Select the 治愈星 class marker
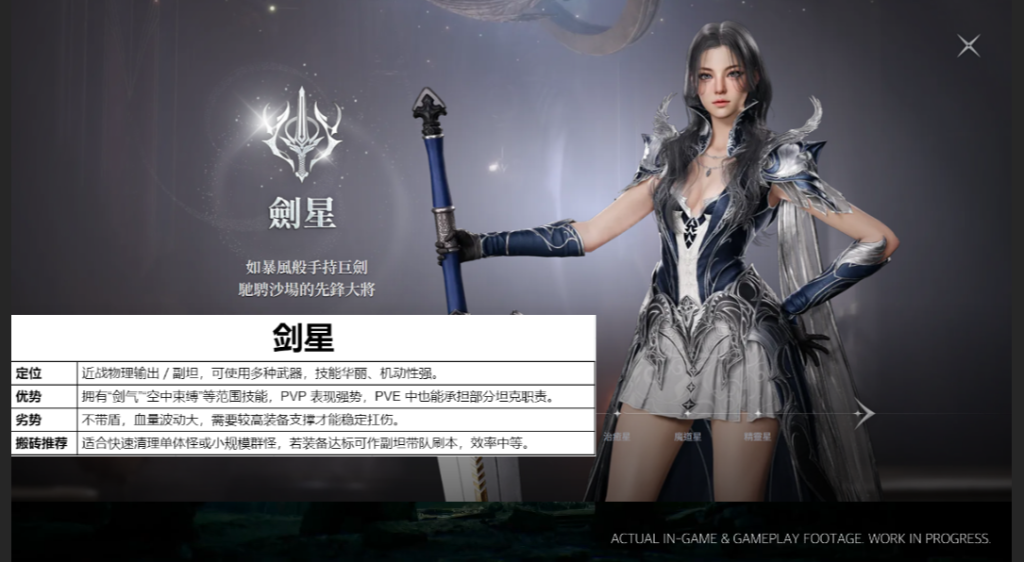1024x562 pixels. pos(617,436)
